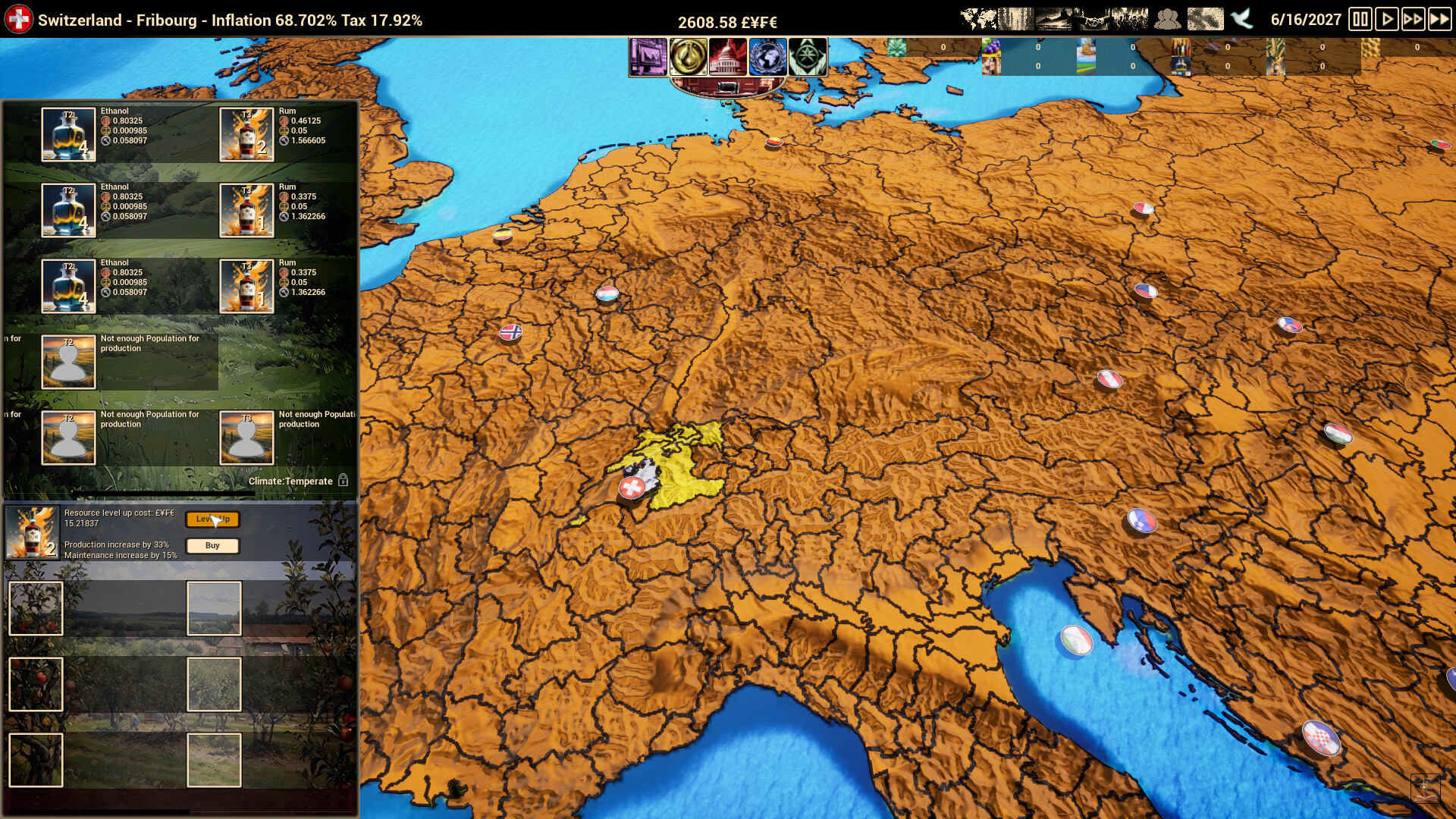The height and width of the screenshot is (819, 1456).
Task: Select the first Ethanol production entry
Action: pyautogui.click(x=68, y=134)
